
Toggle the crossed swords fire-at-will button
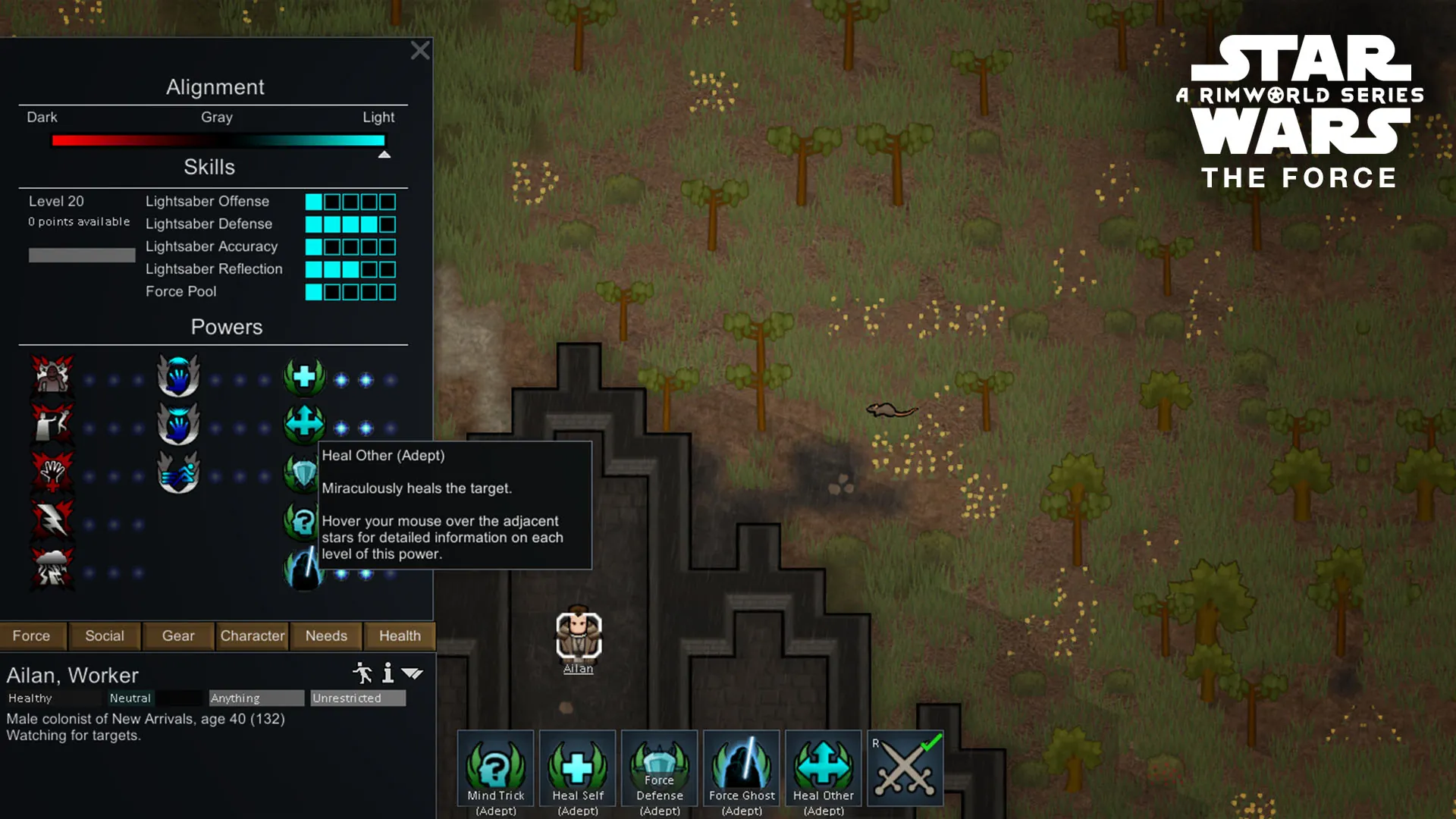(905, 768)
